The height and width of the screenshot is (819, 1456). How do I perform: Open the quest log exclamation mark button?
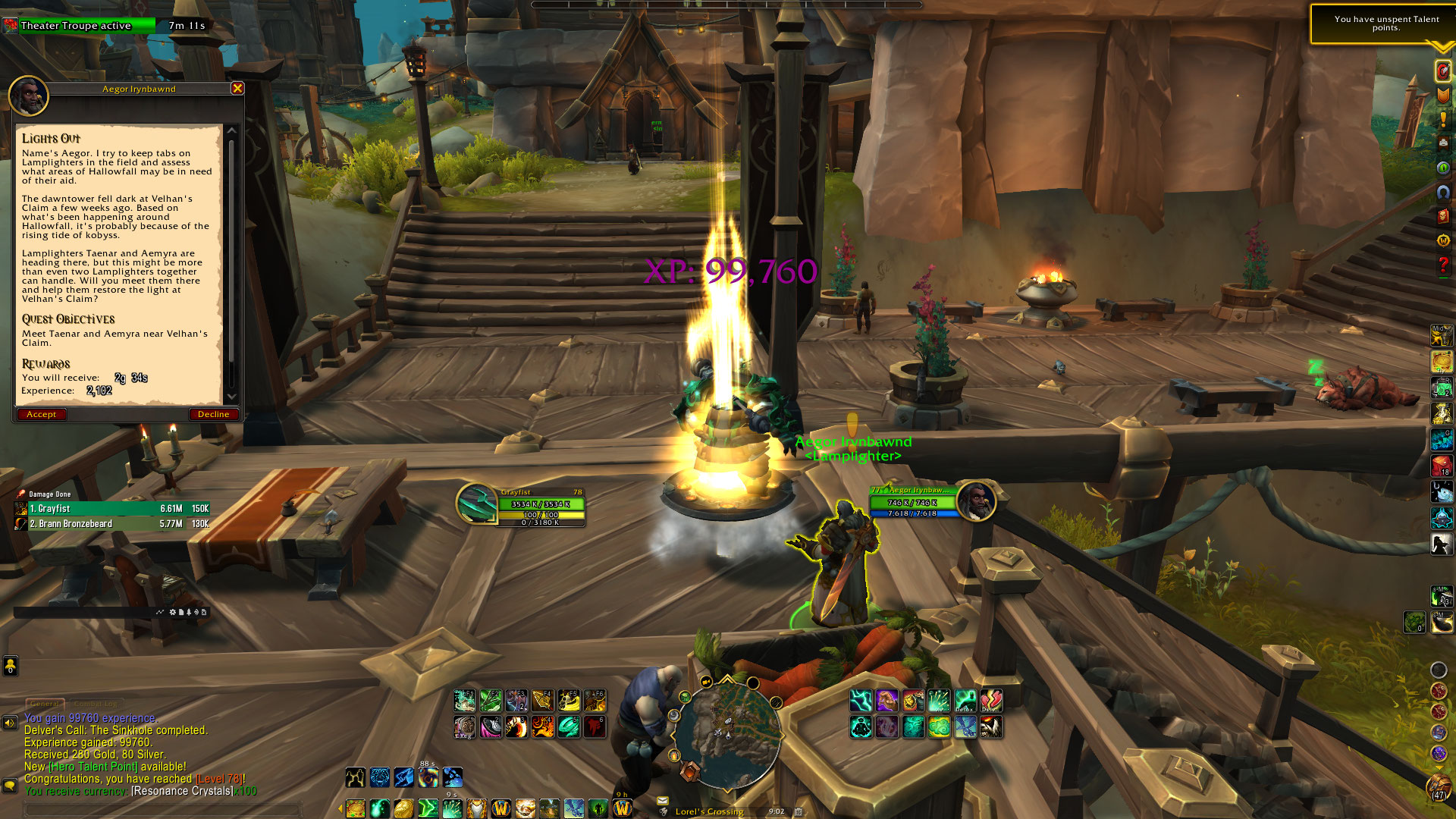click(x=1442, y=120)
